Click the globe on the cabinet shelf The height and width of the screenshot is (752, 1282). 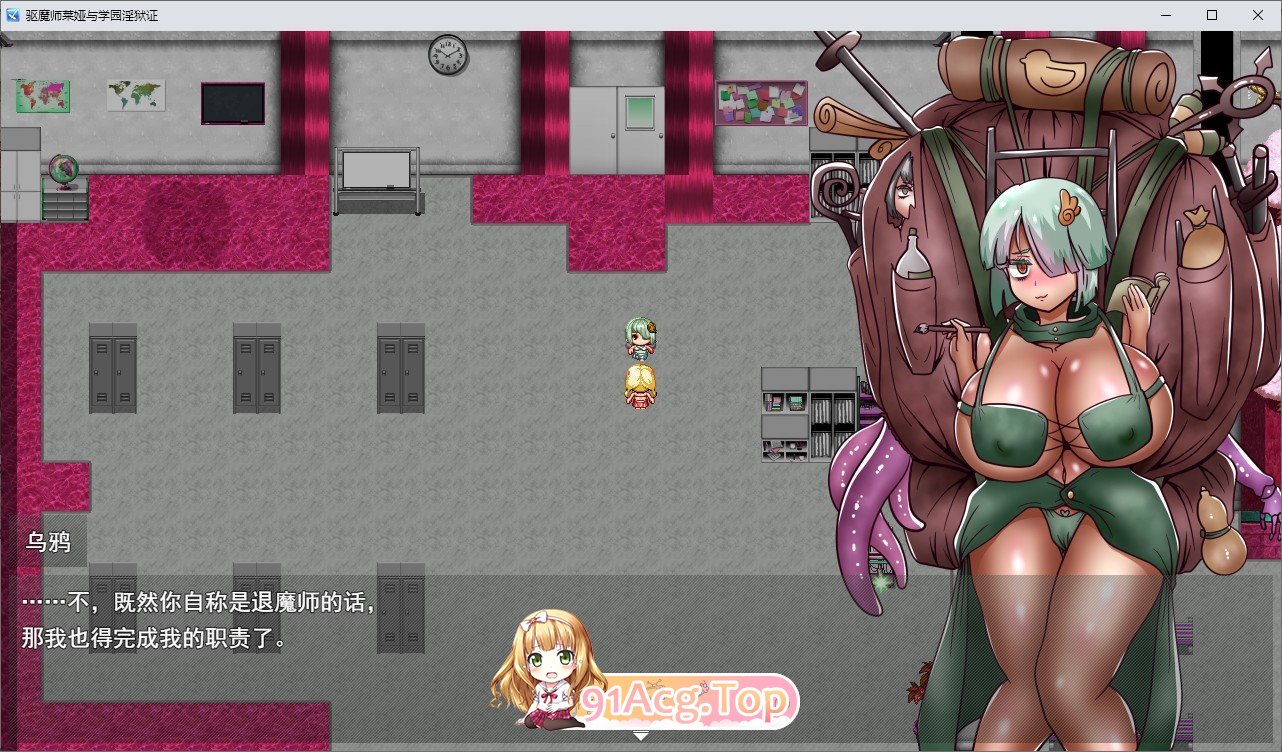[x=62, y=170]
